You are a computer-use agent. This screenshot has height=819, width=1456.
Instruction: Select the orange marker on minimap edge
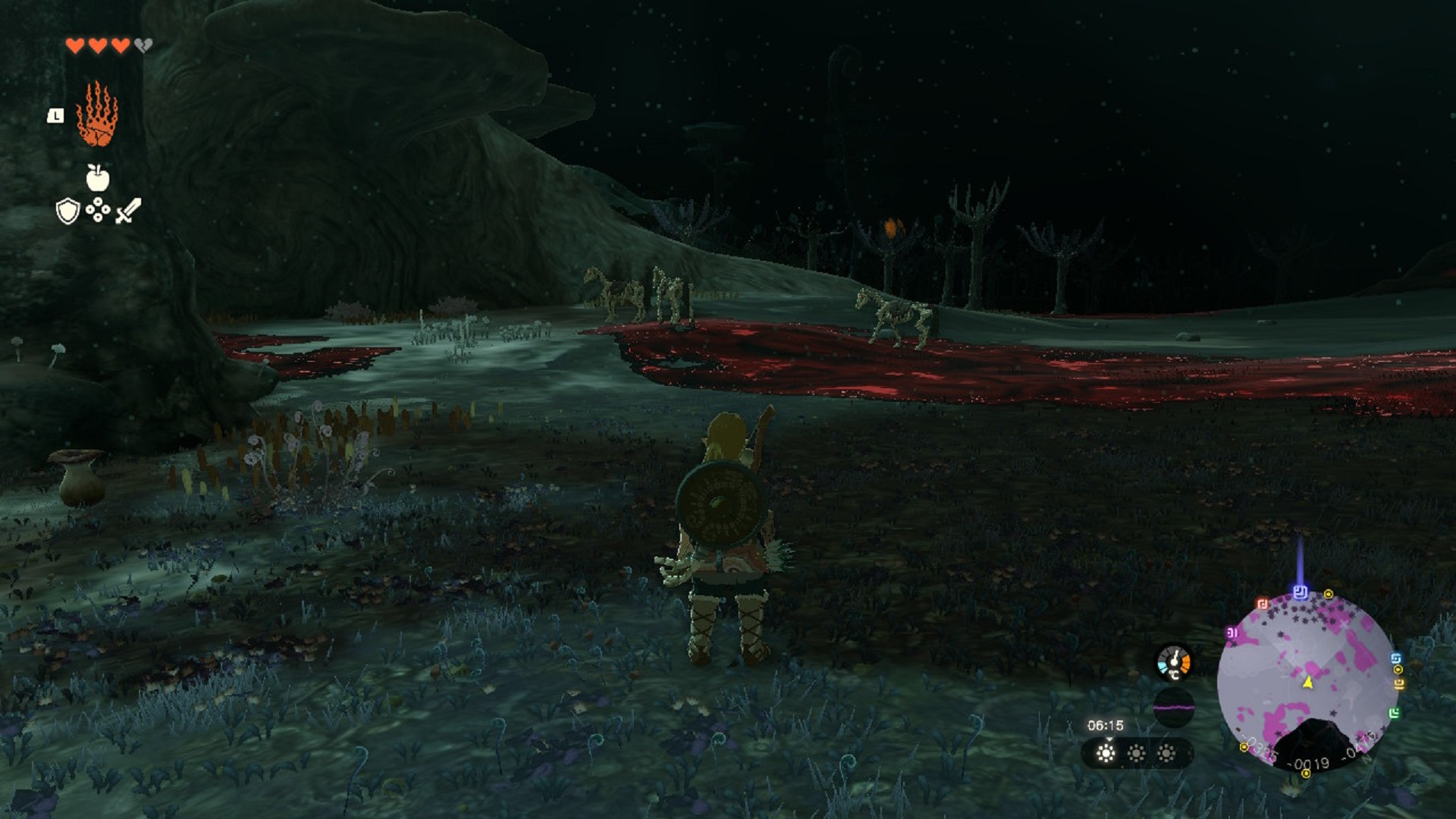pyautogui.click(x=1399, y=684)
